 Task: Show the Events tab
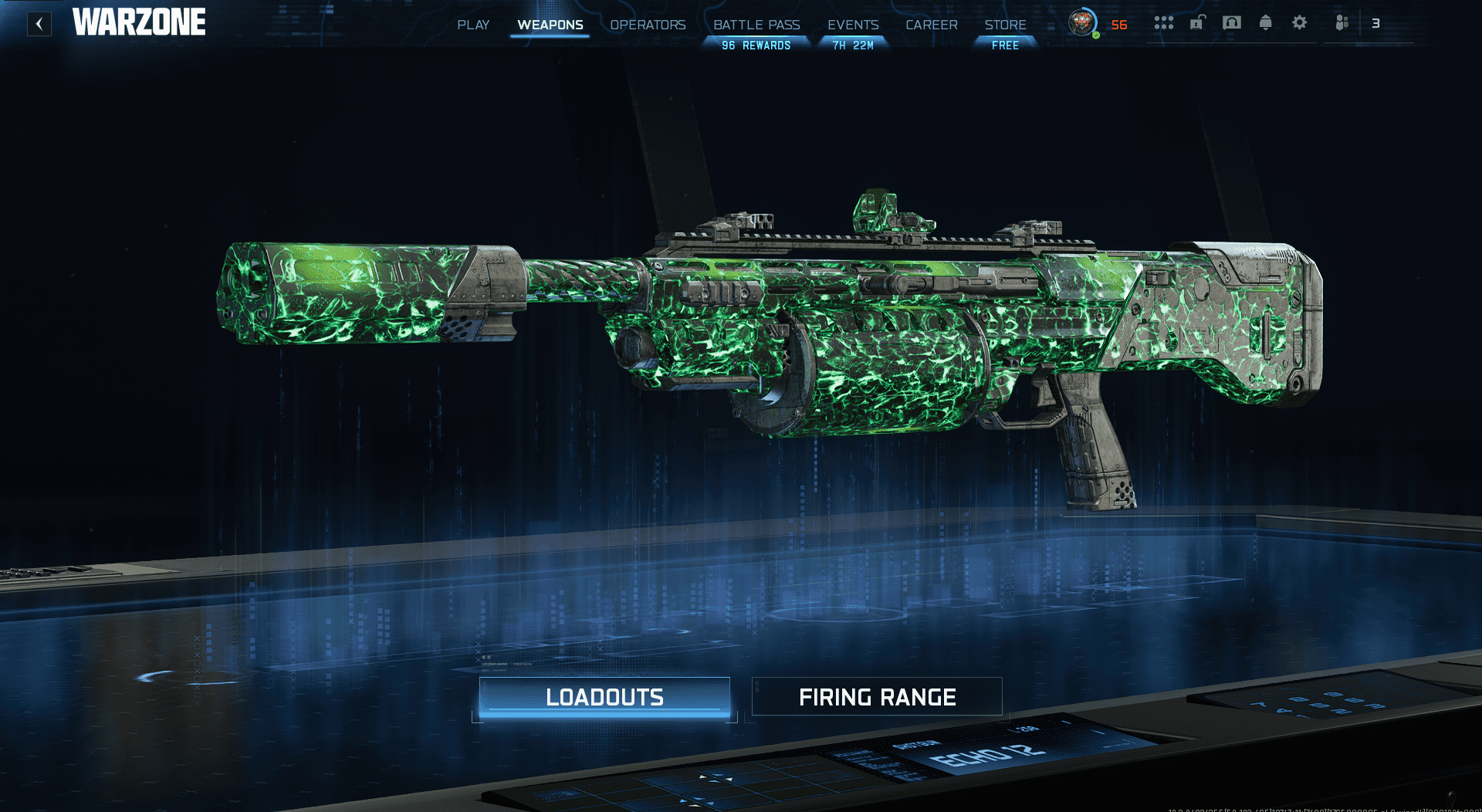[853, 25]
